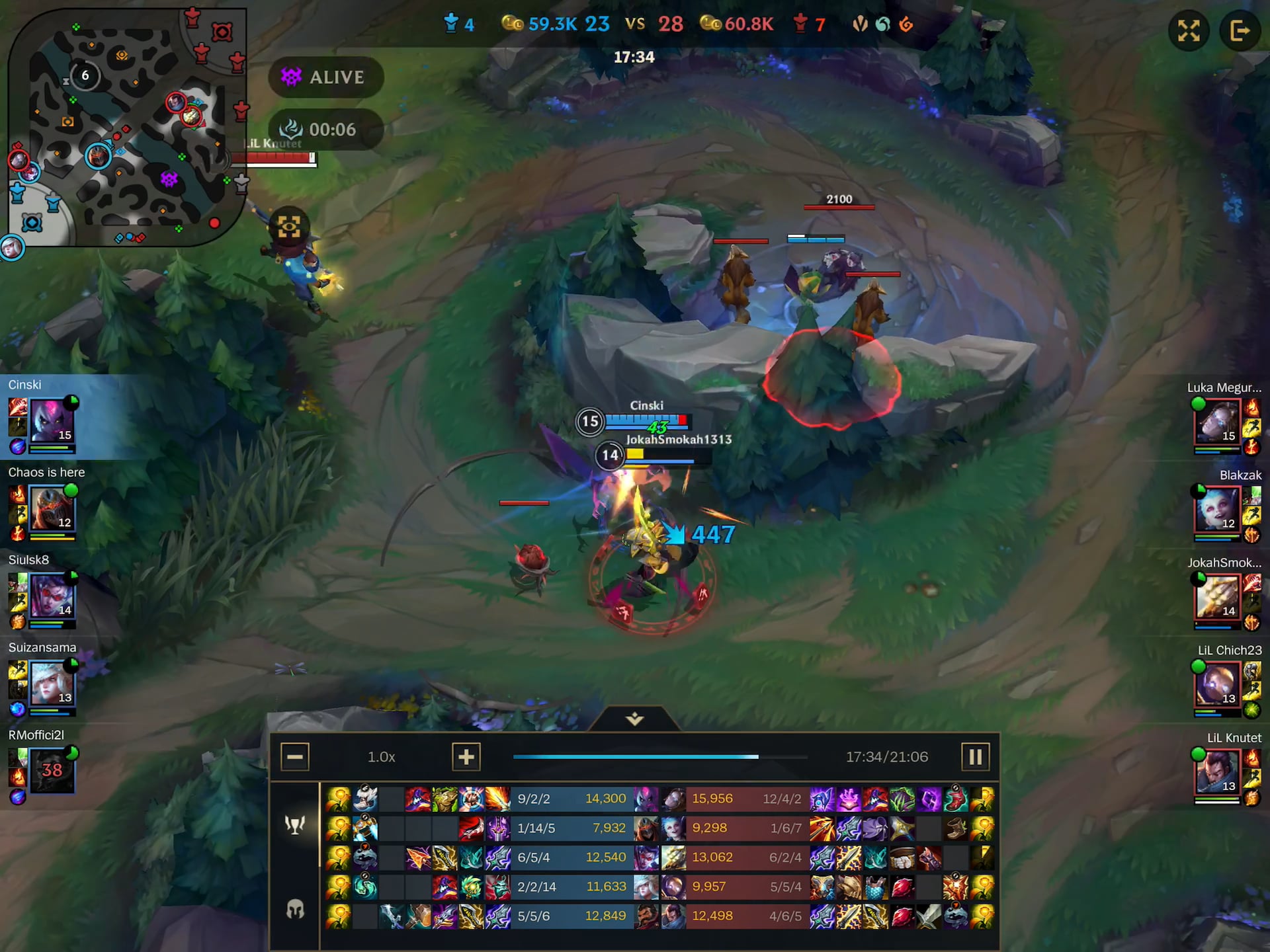Seek along the replay timeline bar

pos(659,757)
